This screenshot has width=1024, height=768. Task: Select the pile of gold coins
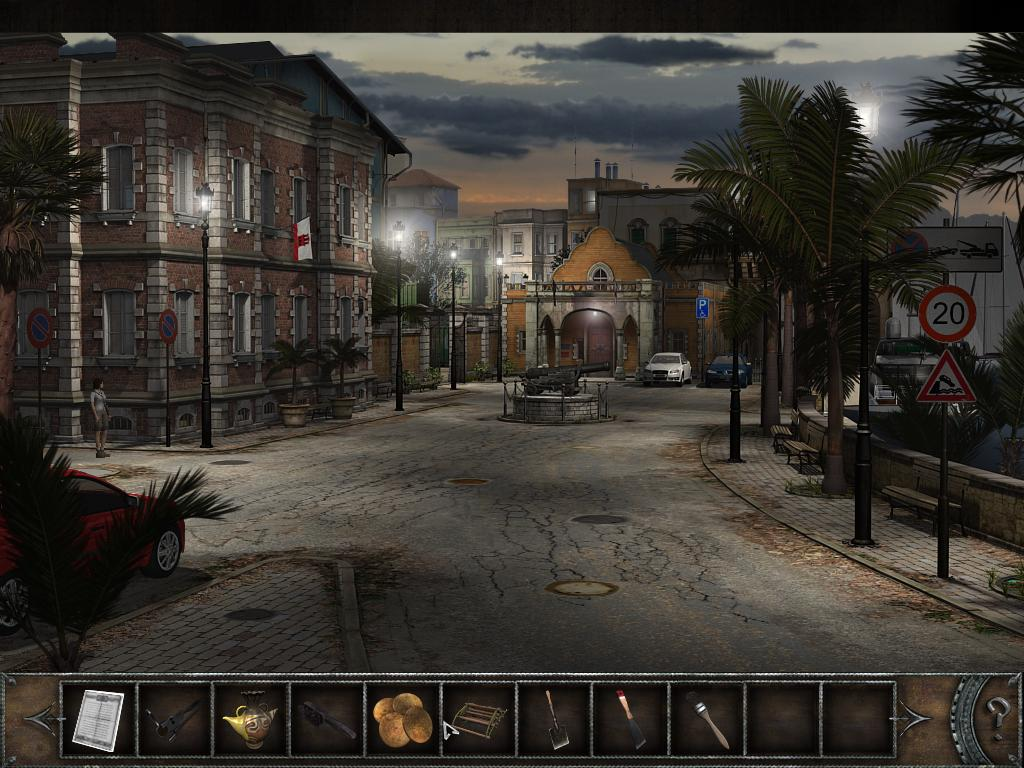402,719
